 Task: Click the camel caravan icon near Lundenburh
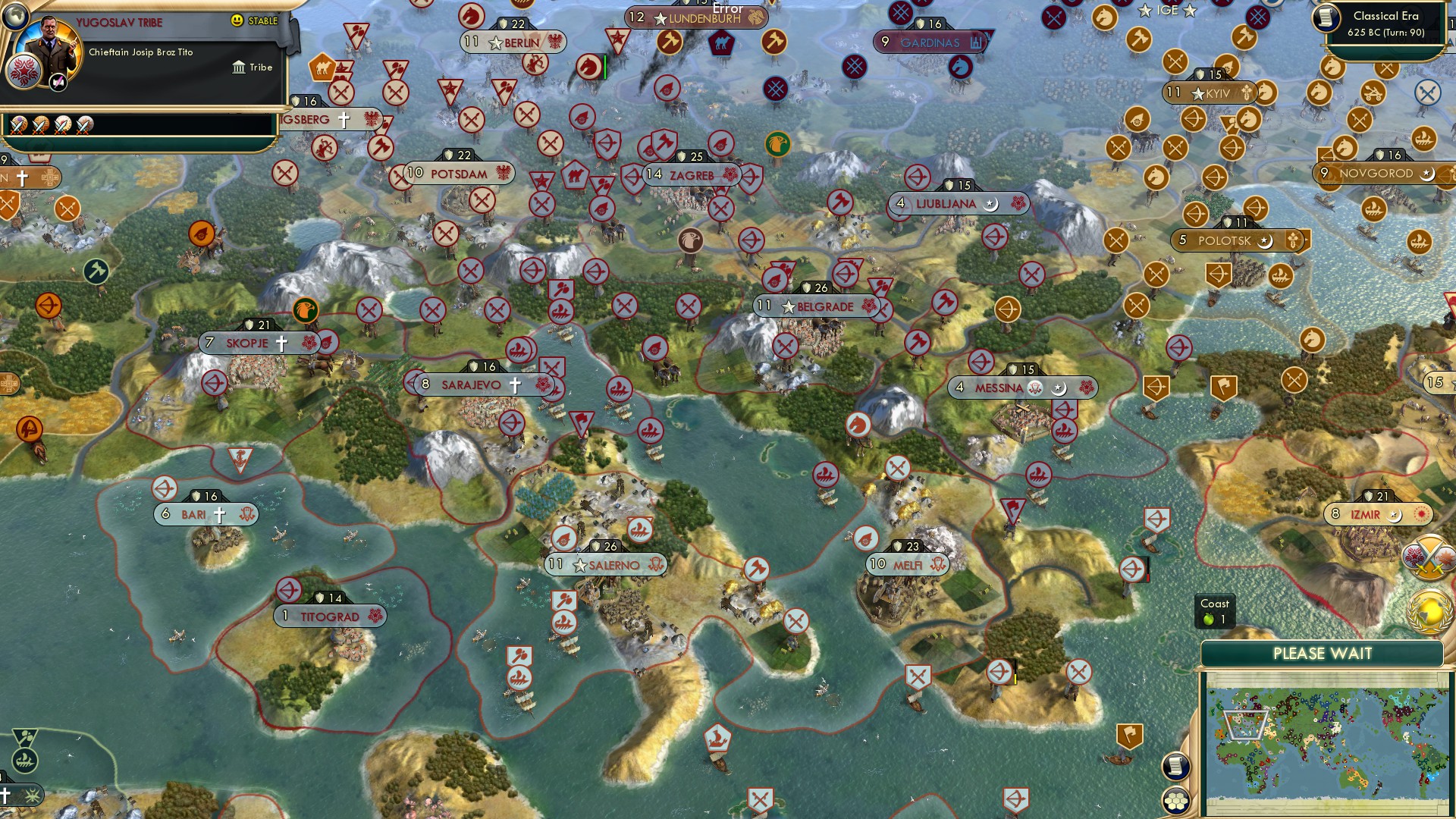pyautogui.click(x=722, y=44)
